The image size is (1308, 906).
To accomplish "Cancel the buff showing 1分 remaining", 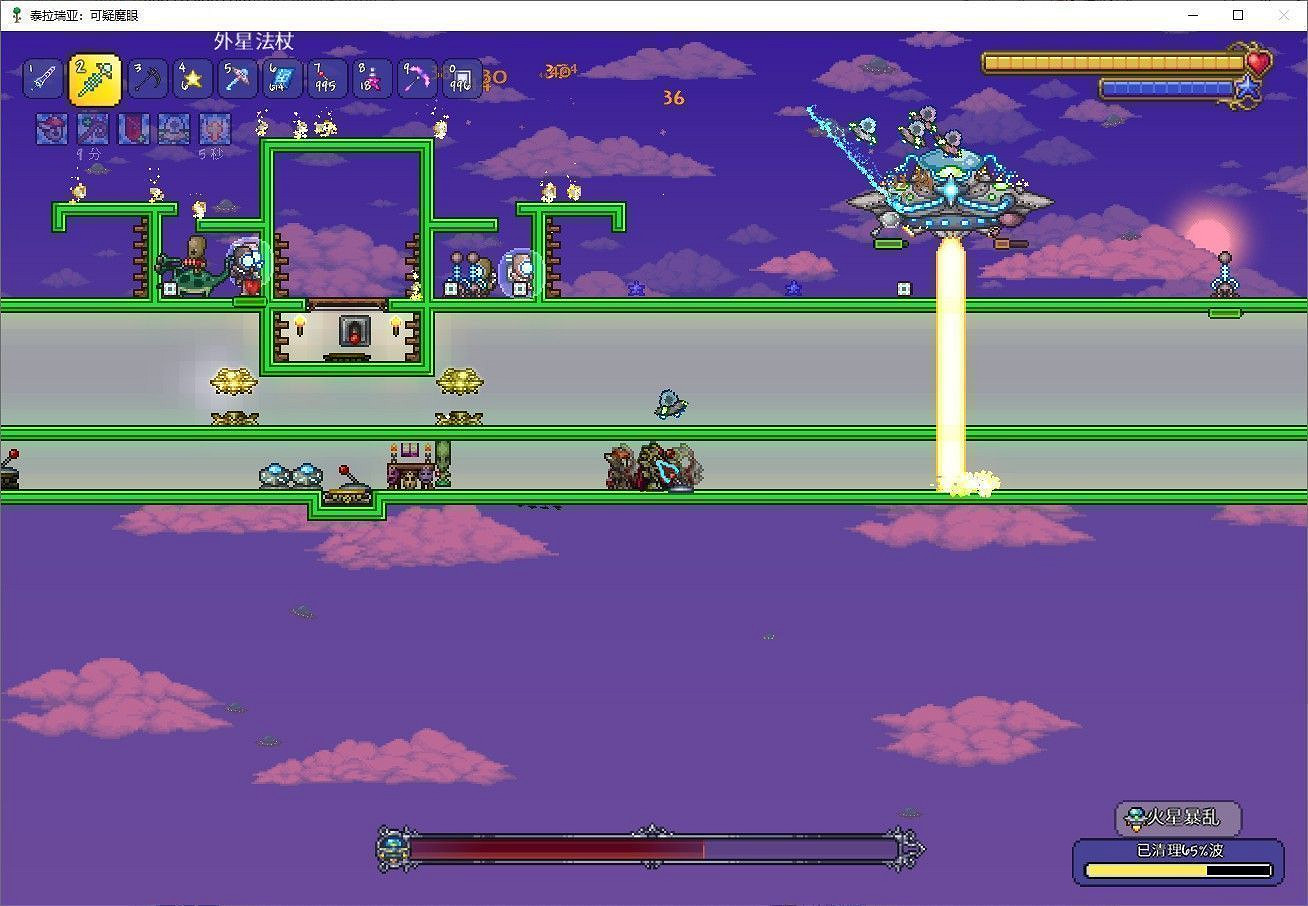I will coord(92,128).
